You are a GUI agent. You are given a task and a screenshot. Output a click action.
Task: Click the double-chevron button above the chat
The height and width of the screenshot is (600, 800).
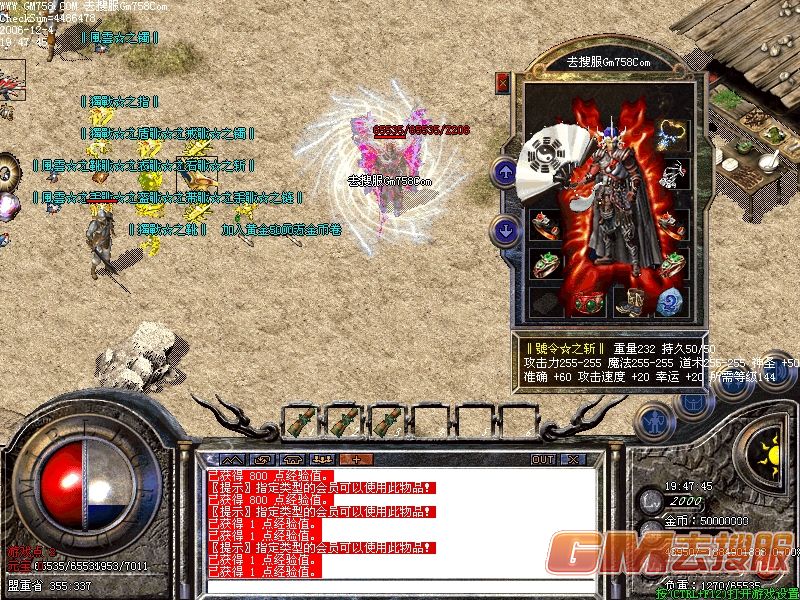click(x=233, y=459)
